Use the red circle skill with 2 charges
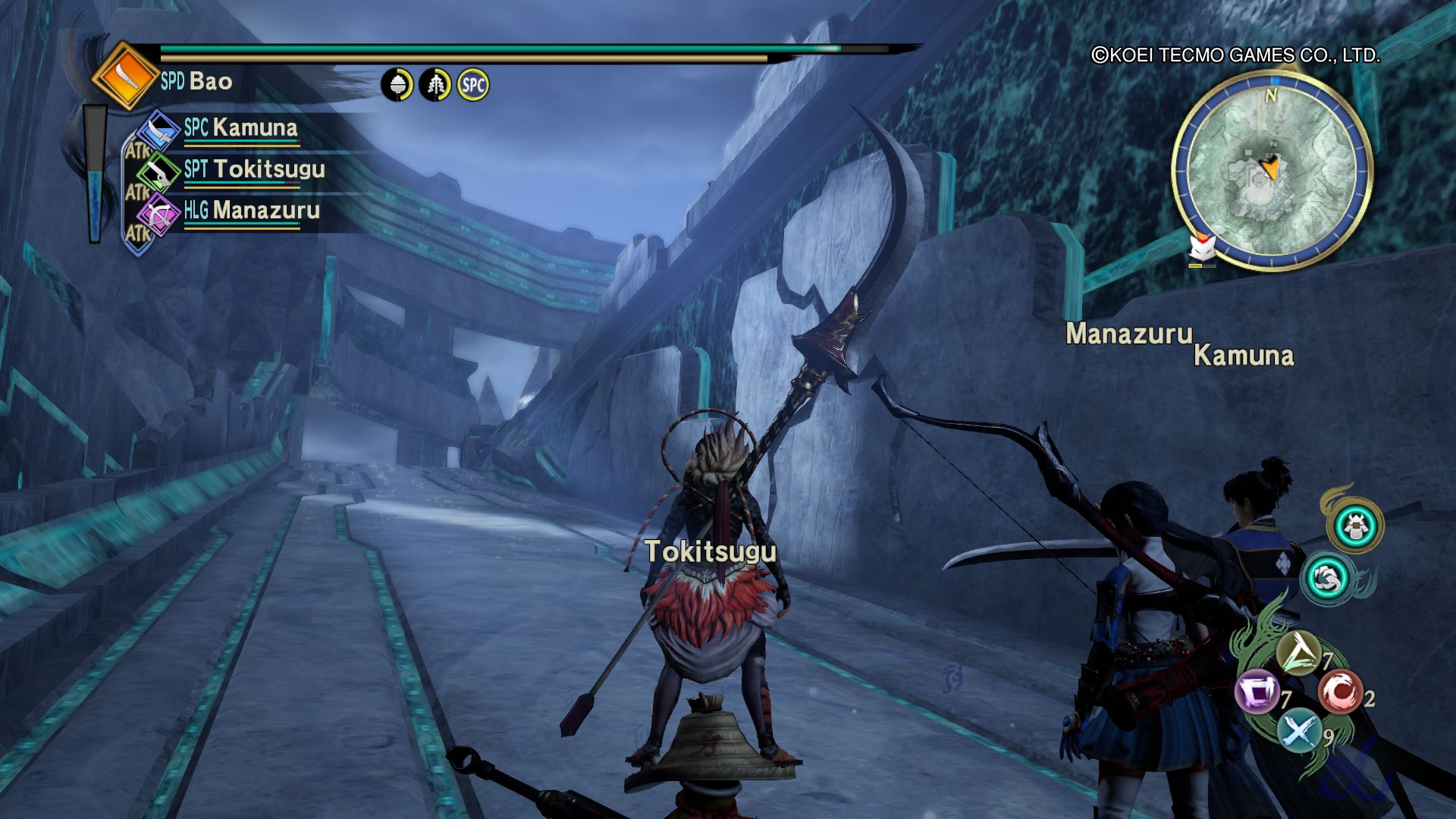This screenshot has height=819, width=1456. (x=1339, y=692)
